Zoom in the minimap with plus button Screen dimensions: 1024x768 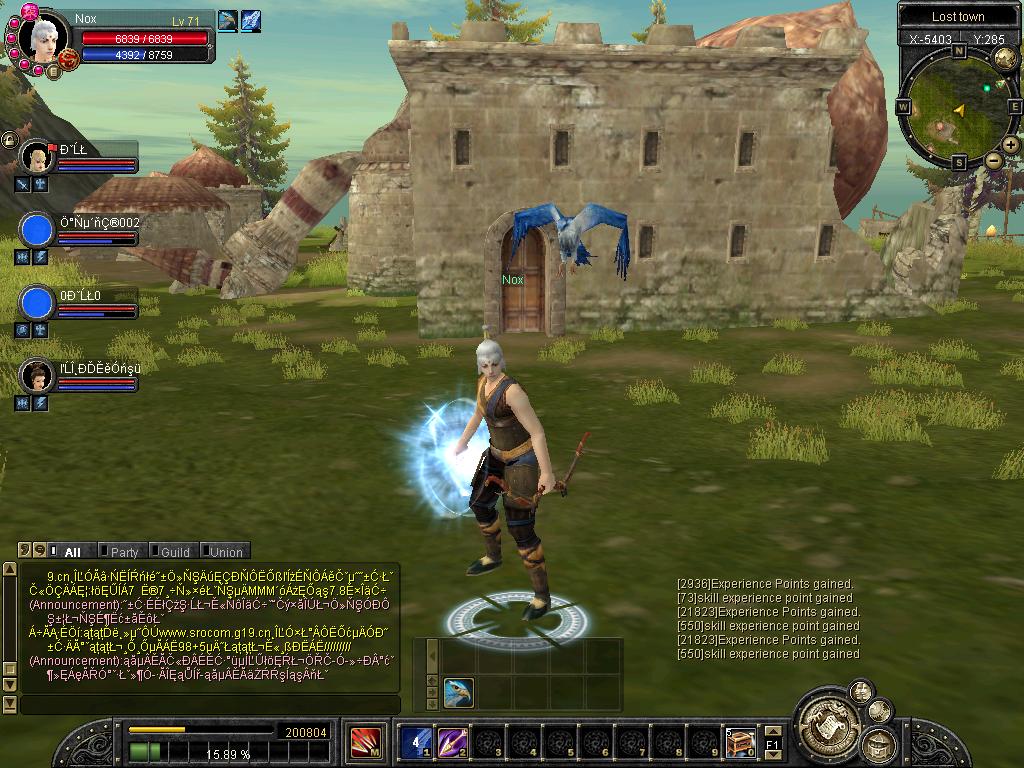tap(1011, 145)
